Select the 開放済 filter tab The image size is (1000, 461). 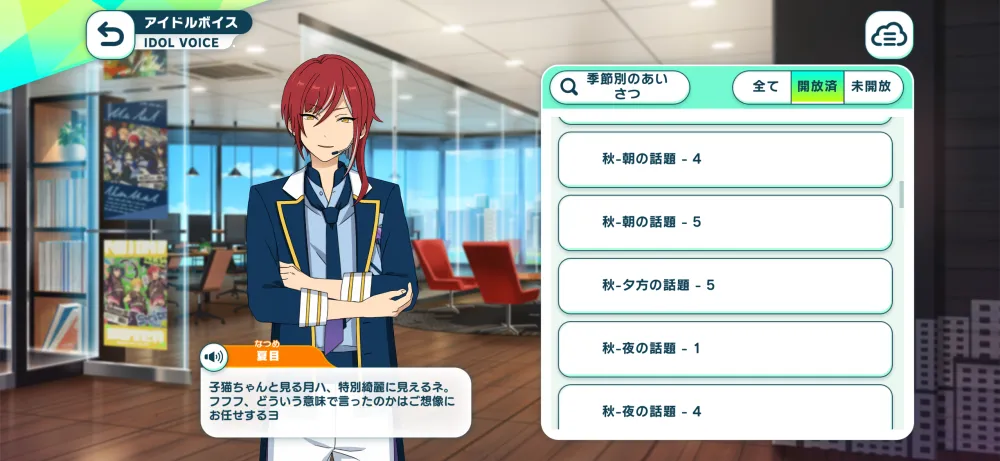click(x=817, y=87)
